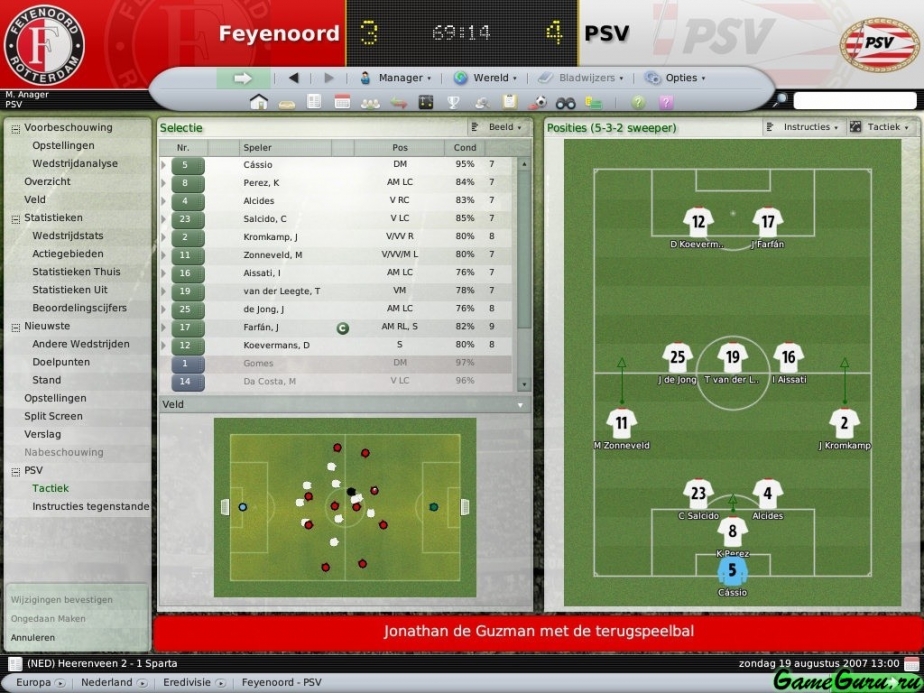
Task: Go back with the left arrow button
Action: coord(293,78)
